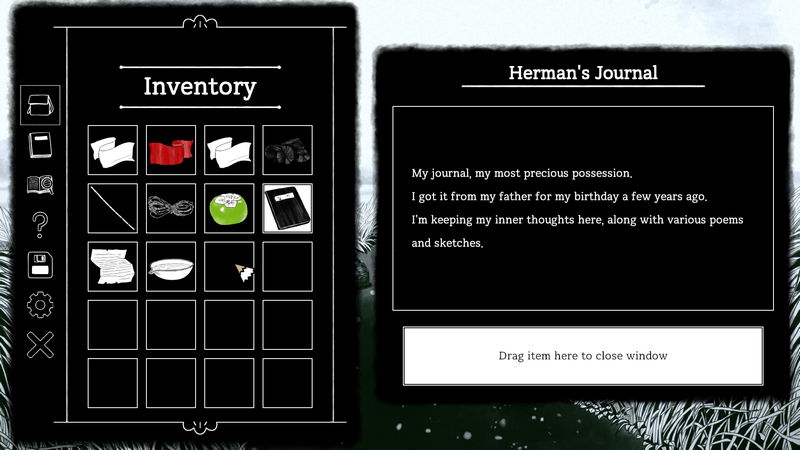Screen dimensions: 800x450
Task: Select the white bowl item
Action: pyautogui.click(x=171, y=266)
